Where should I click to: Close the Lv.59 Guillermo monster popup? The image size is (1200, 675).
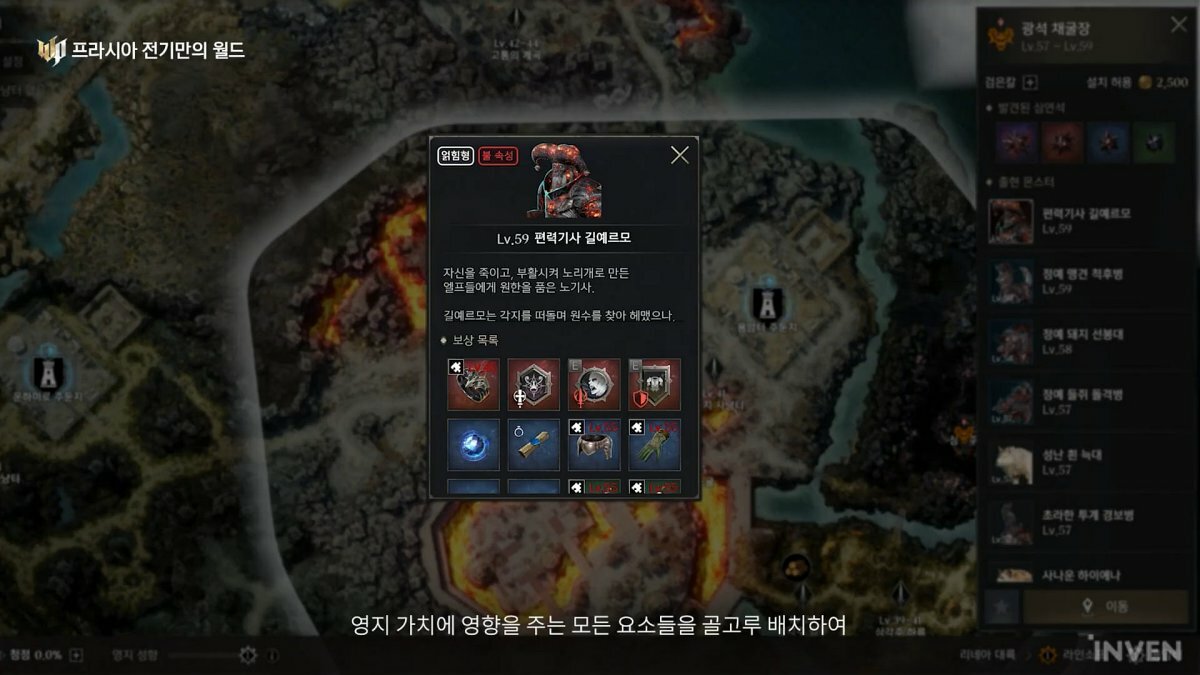680,155
